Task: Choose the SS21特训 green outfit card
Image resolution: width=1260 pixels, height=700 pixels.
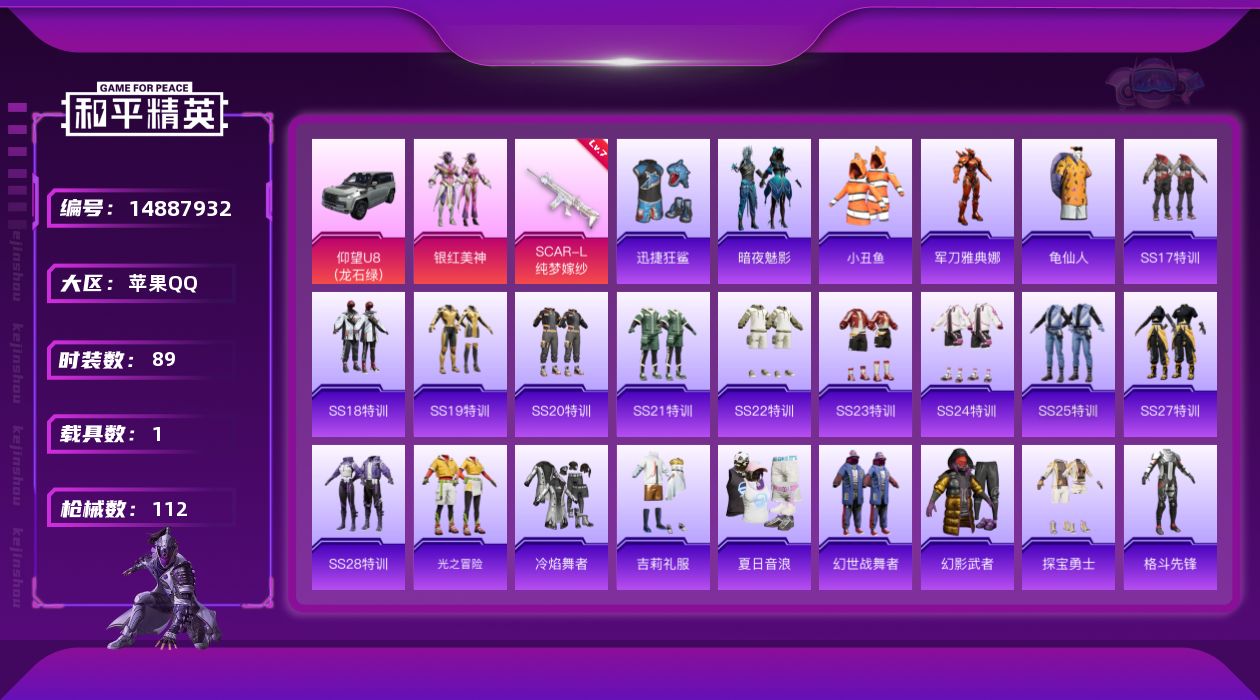Action: (x=663, y=364)
